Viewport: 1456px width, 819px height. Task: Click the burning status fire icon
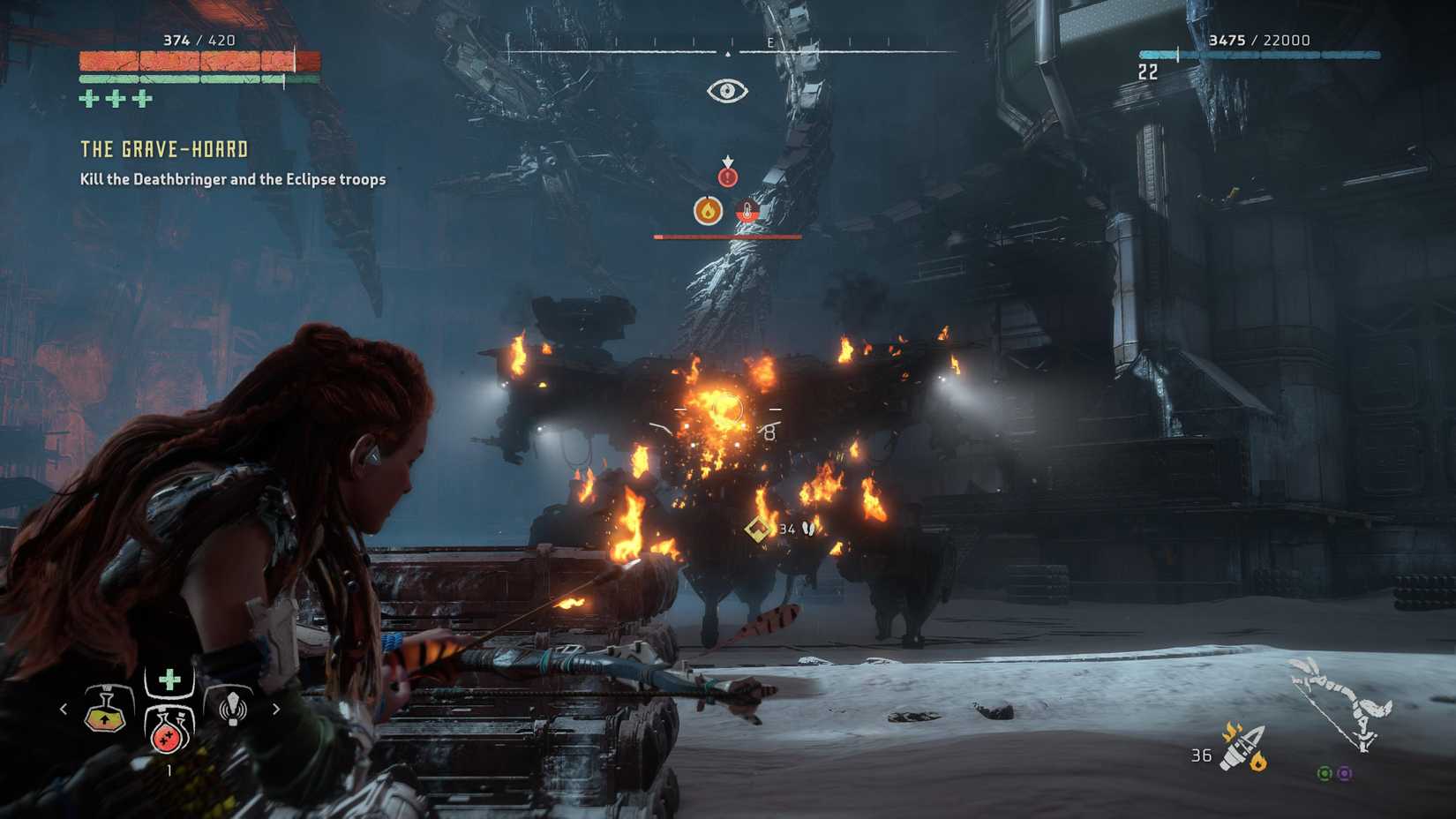(x=707, y=211)
